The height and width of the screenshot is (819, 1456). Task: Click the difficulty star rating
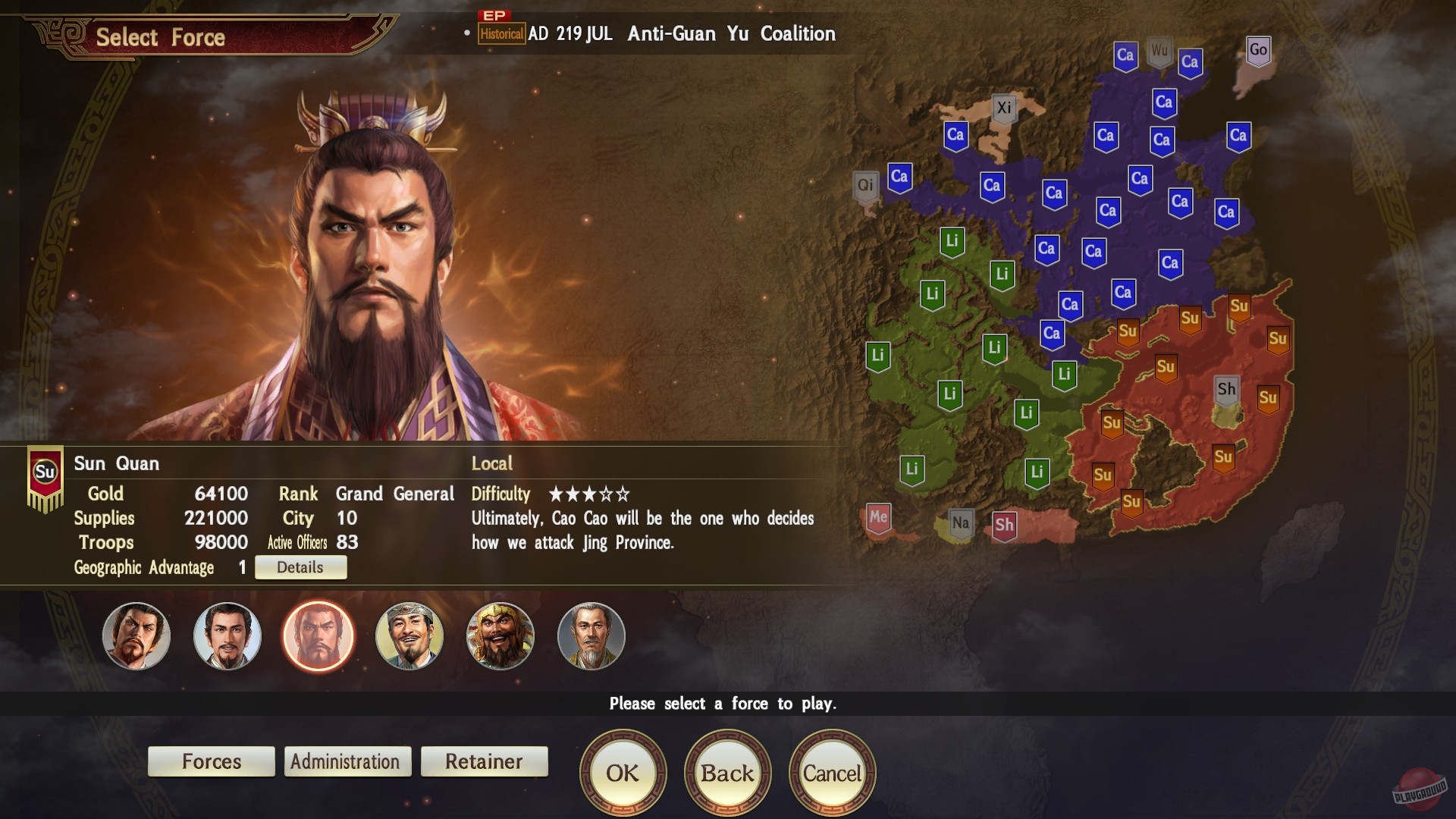pyautogui.click(x=589, y=494)
